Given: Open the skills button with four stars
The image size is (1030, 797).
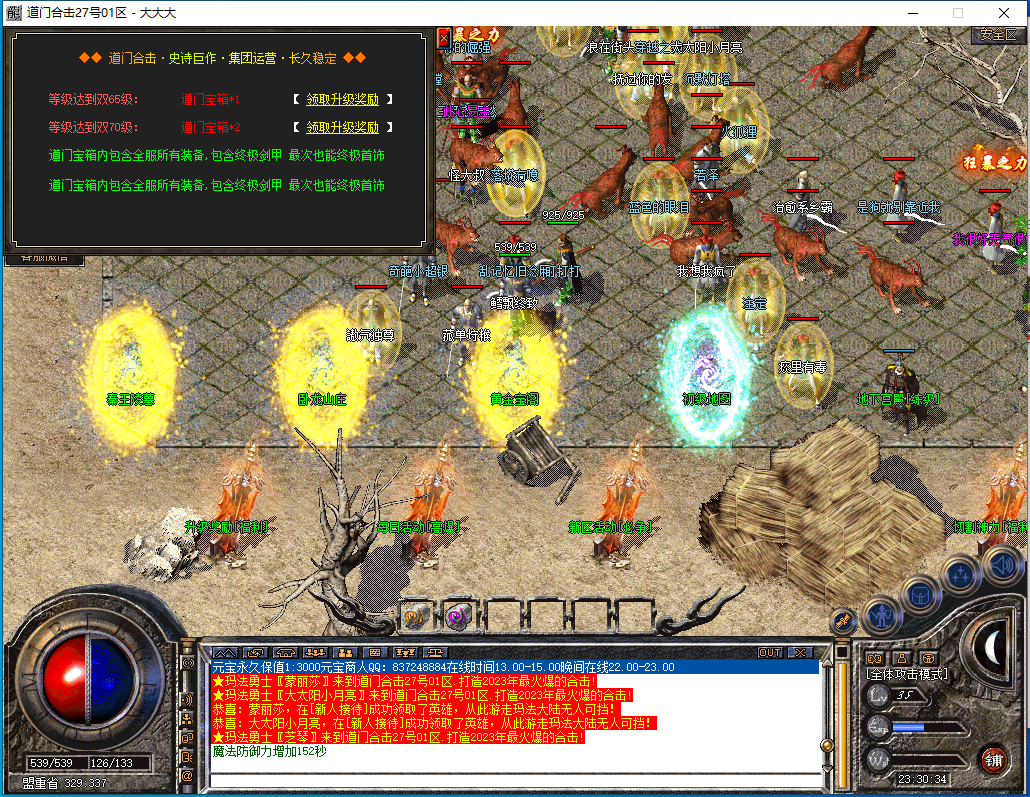Looking at the screenshot, I should (x=961, y=574).
